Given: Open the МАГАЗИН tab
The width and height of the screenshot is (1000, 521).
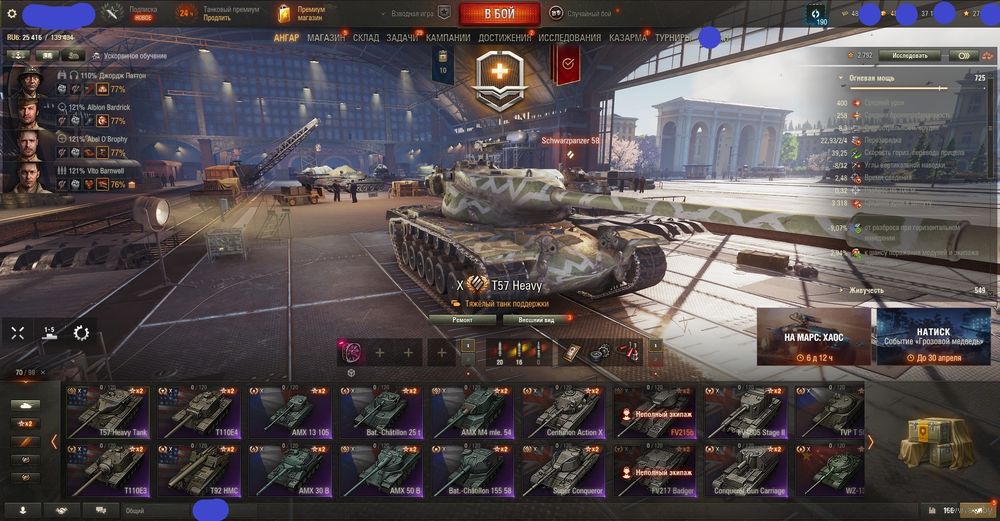Looking at the screenshot, I should pos(326,38).
